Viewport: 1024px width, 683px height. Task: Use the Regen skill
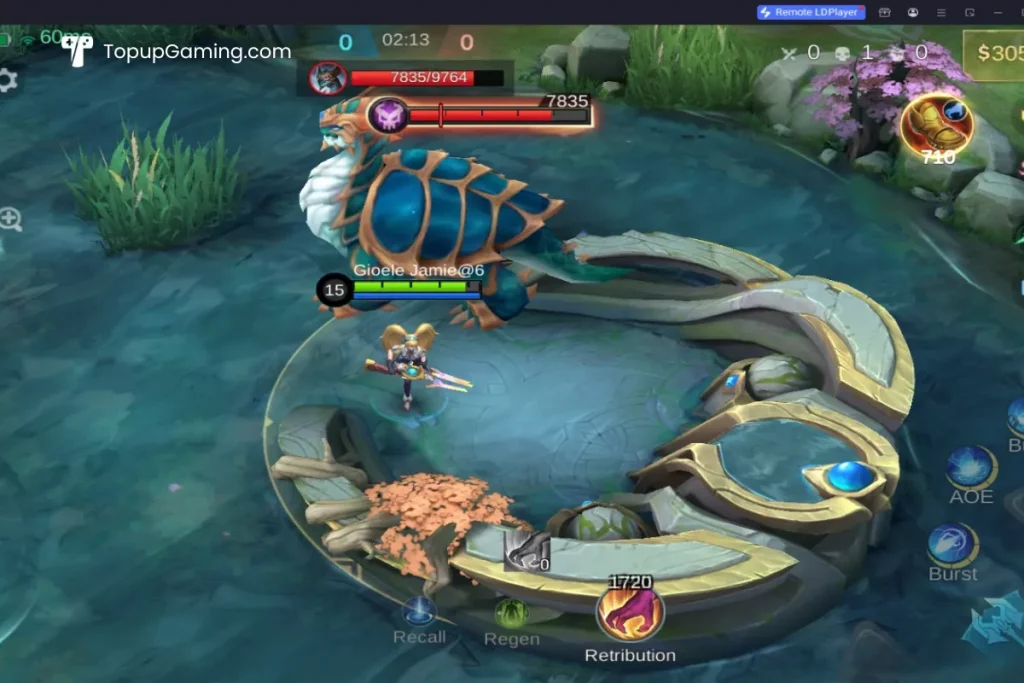pyautogui.click(x=511, y=613)
